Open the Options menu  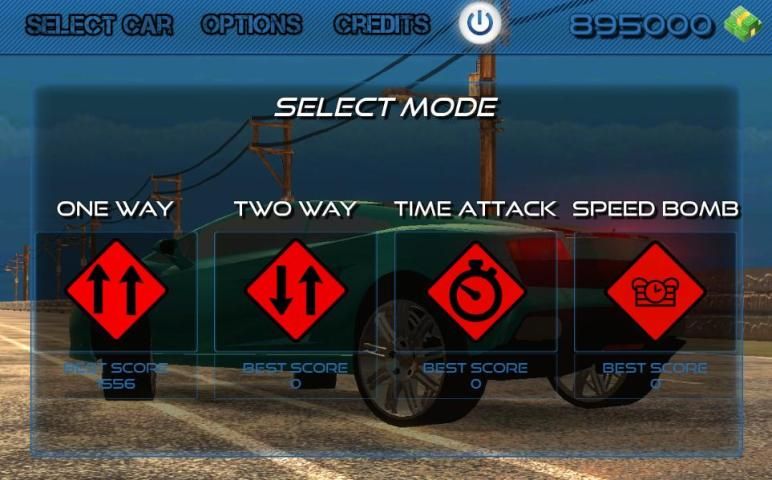(251, 25)
